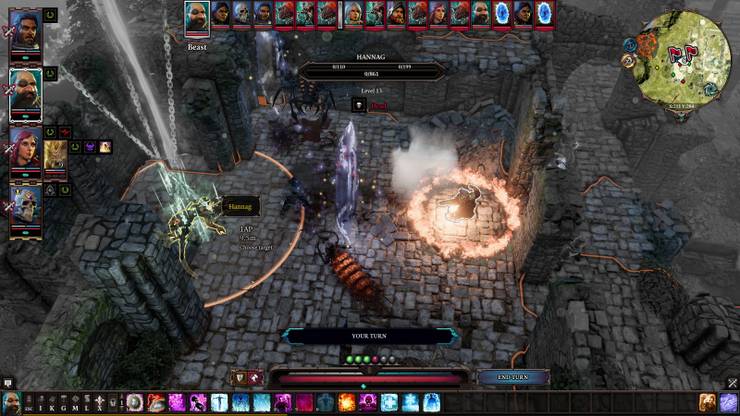This screenshot has height=416, width=740.
Task: Toggle the shield icon left of the action bar
Action: (240, 378)
